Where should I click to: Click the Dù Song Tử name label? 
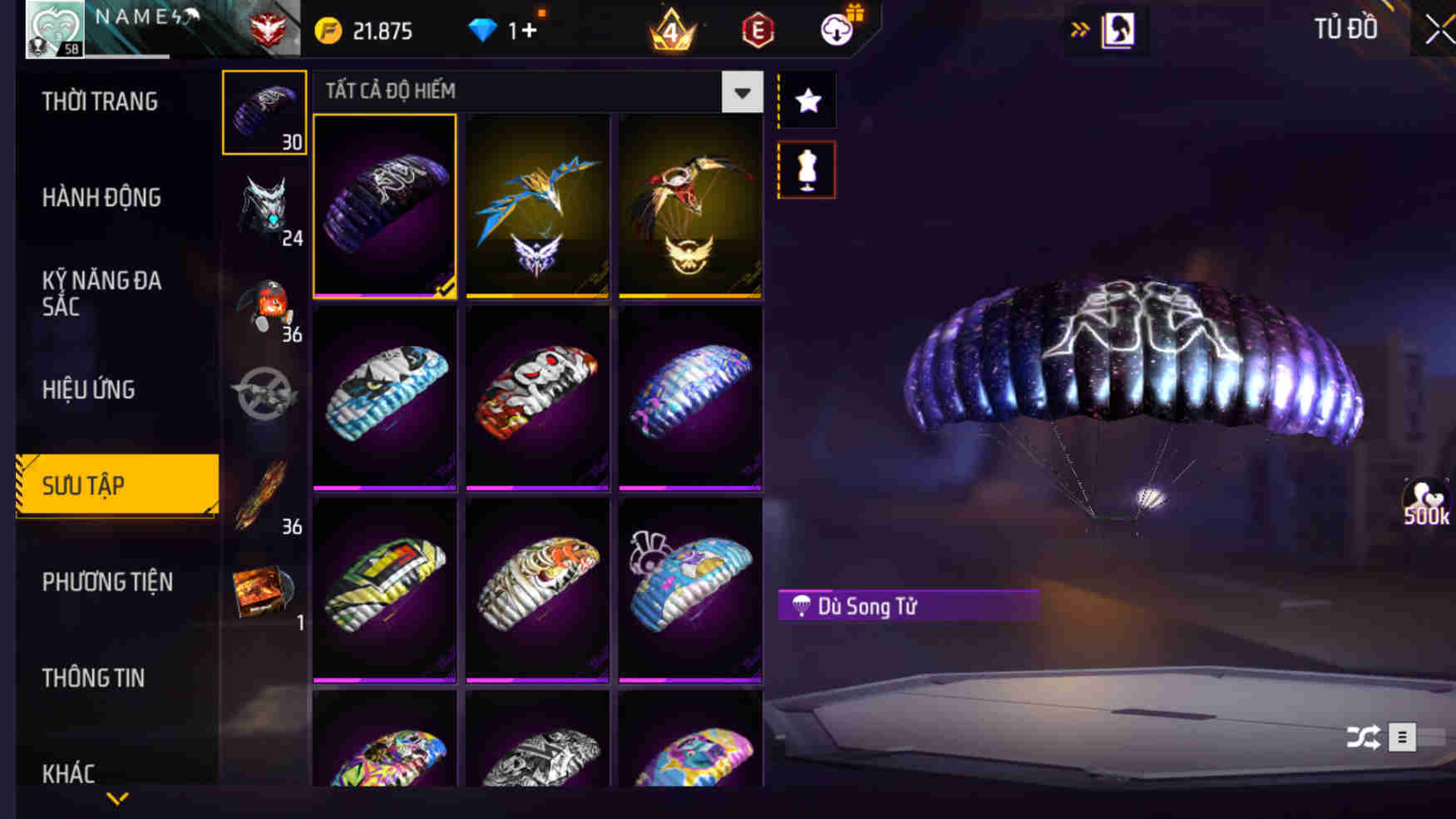[x=906, y=605]
